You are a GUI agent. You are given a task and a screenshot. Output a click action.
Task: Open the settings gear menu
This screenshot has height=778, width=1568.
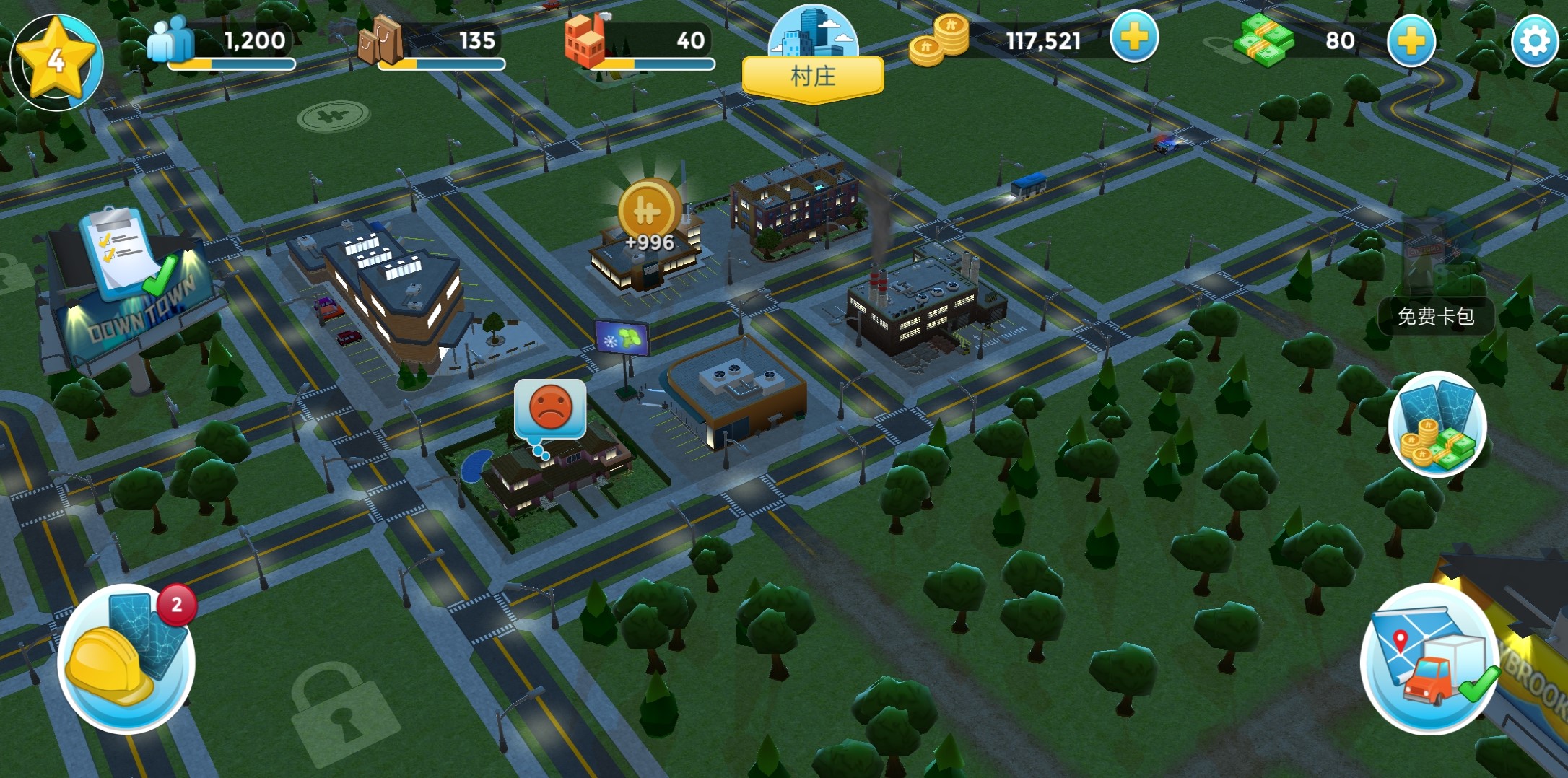coord(1534,42)
